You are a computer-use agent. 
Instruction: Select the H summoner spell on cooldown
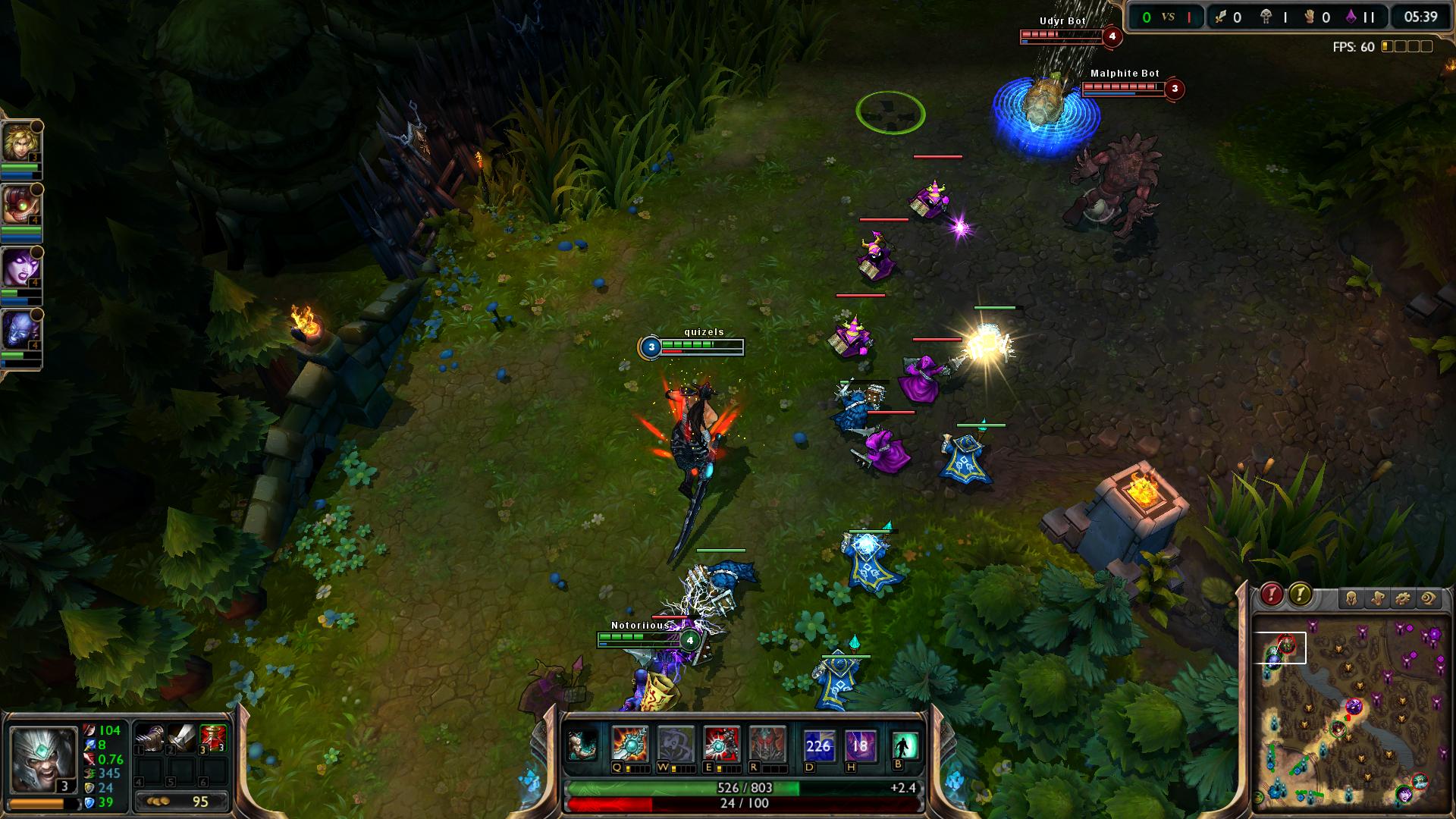point(860,745)
